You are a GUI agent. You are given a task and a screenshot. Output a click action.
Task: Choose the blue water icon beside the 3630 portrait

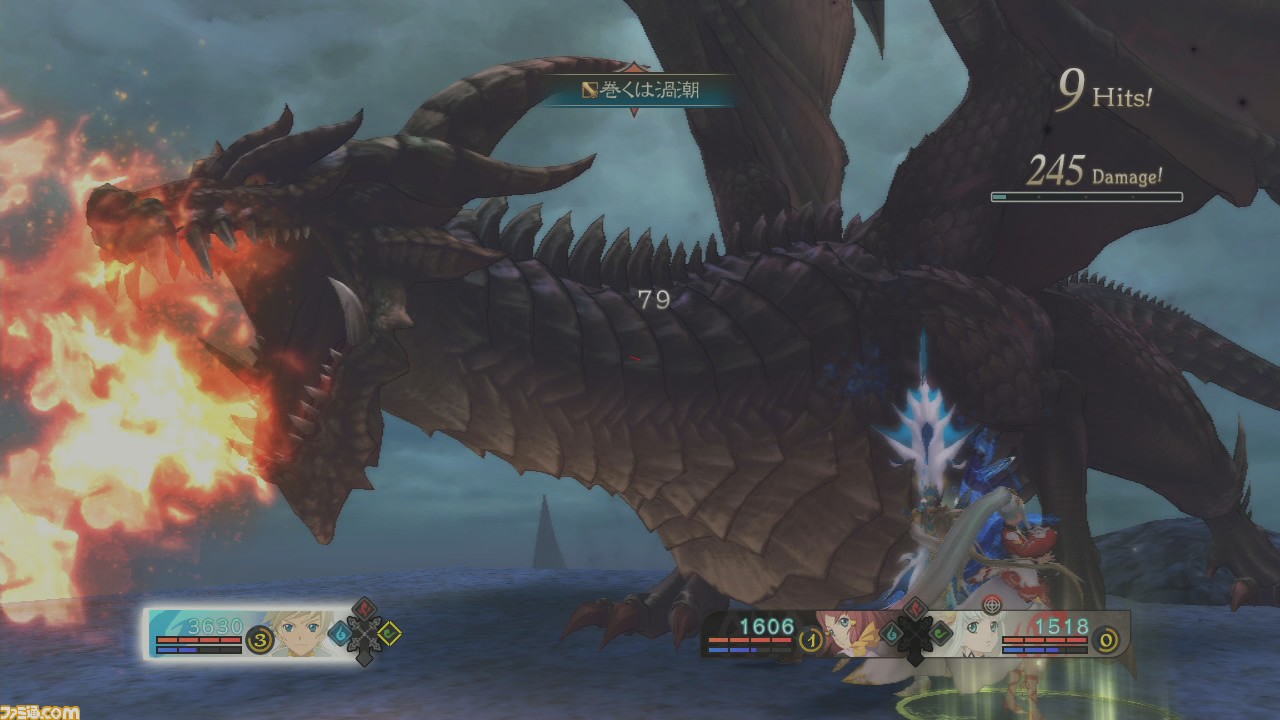pyautogui.click(x=339, y=633)
